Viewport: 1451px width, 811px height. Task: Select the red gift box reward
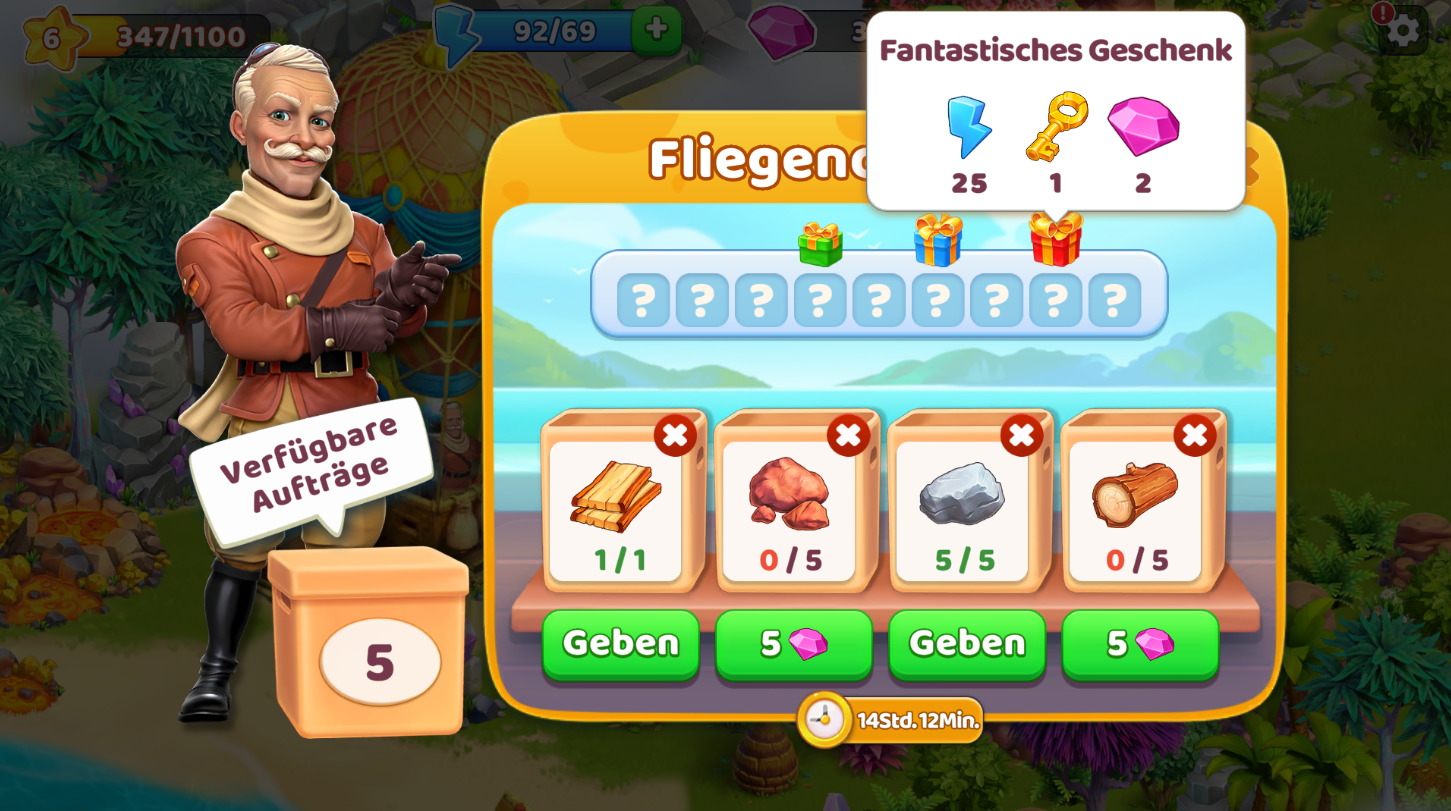click(x=1055, y=241)
